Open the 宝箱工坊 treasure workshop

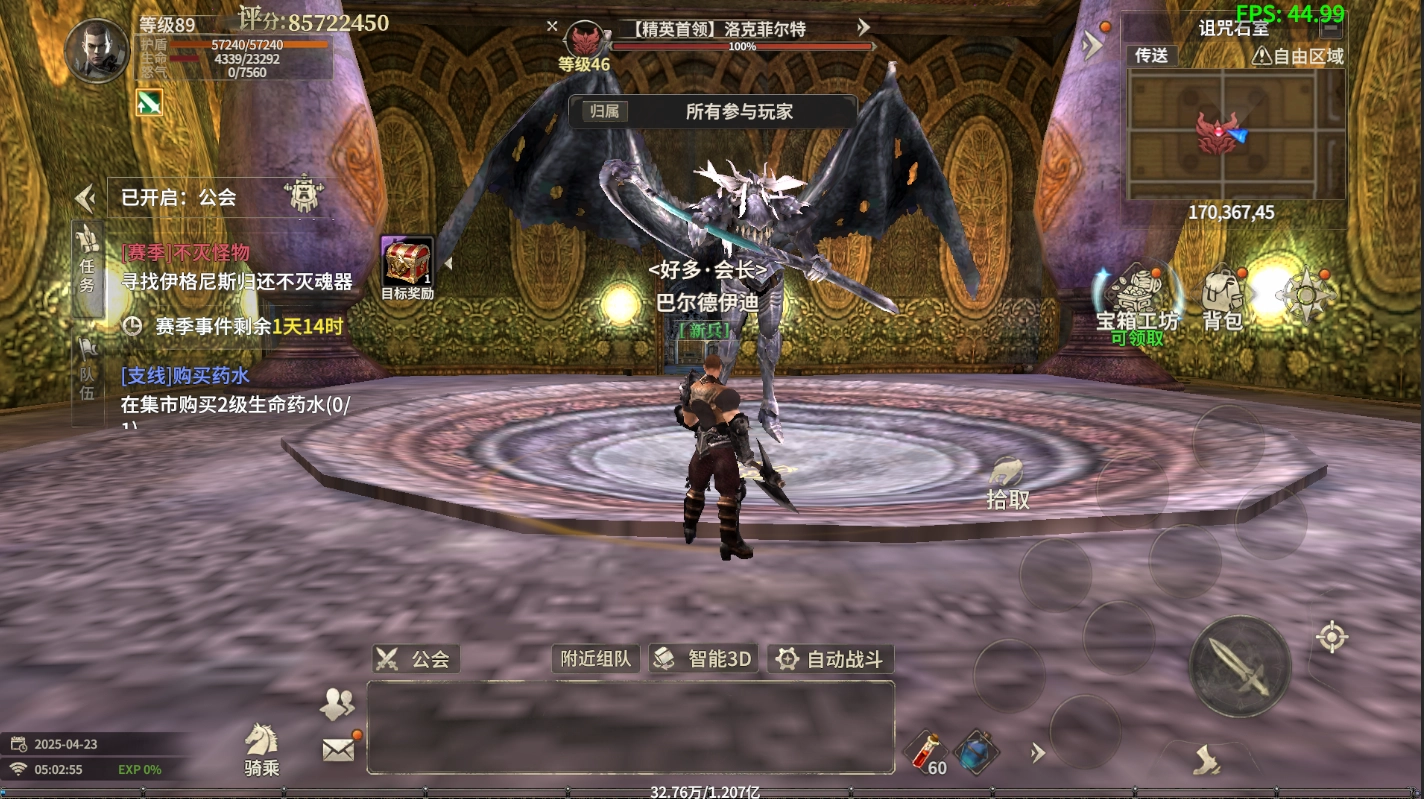(1137, 300)
